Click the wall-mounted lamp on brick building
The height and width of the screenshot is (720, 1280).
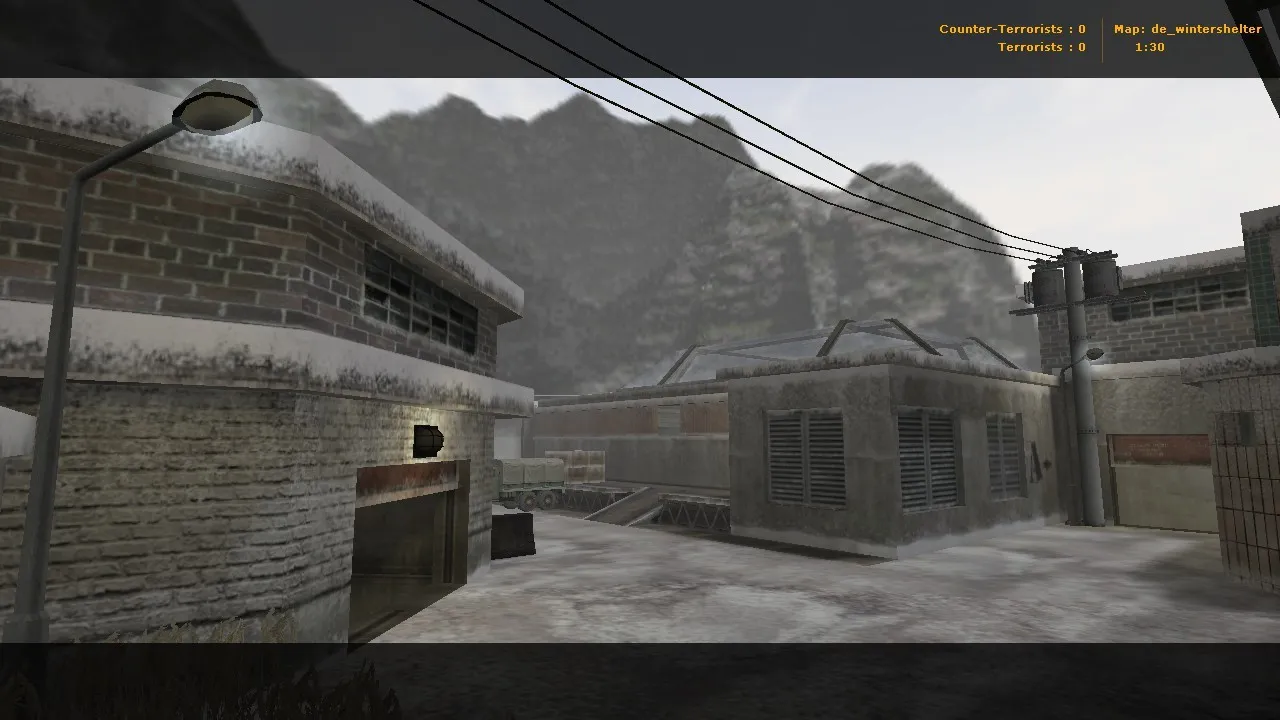click(x=427, y=441)
